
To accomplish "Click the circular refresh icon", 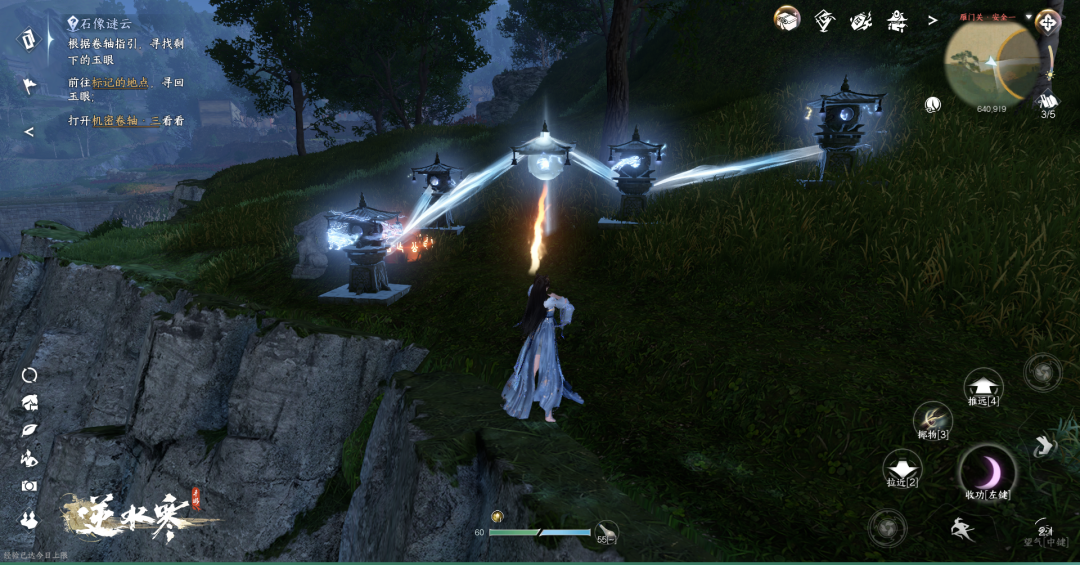I will [29, 374].
